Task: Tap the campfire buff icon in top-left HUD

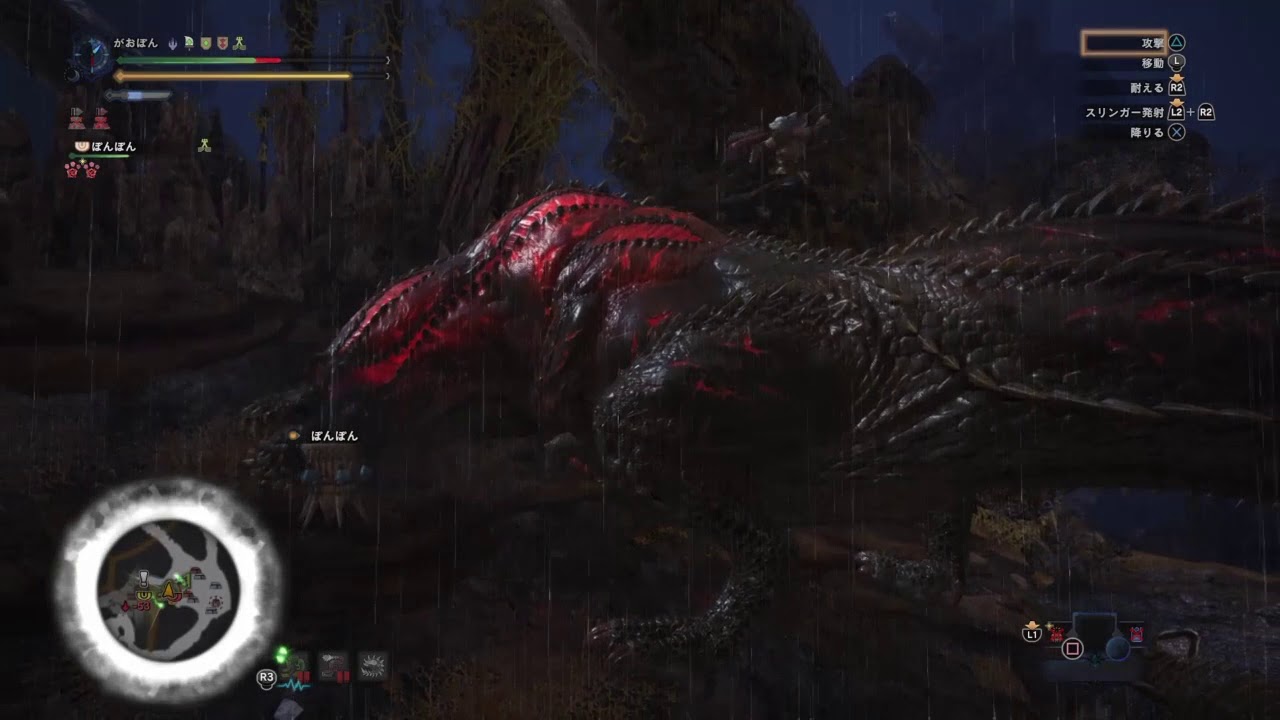Action: point(239,43)
